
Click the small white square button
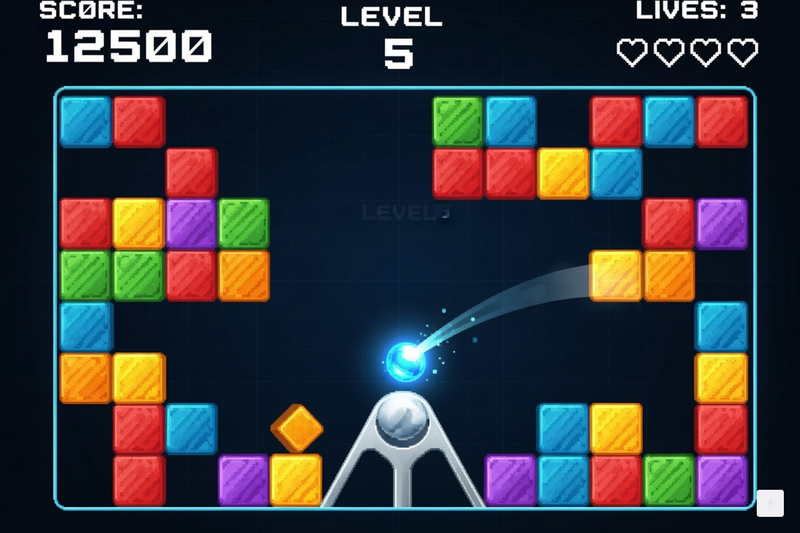[x=769, y=503]
